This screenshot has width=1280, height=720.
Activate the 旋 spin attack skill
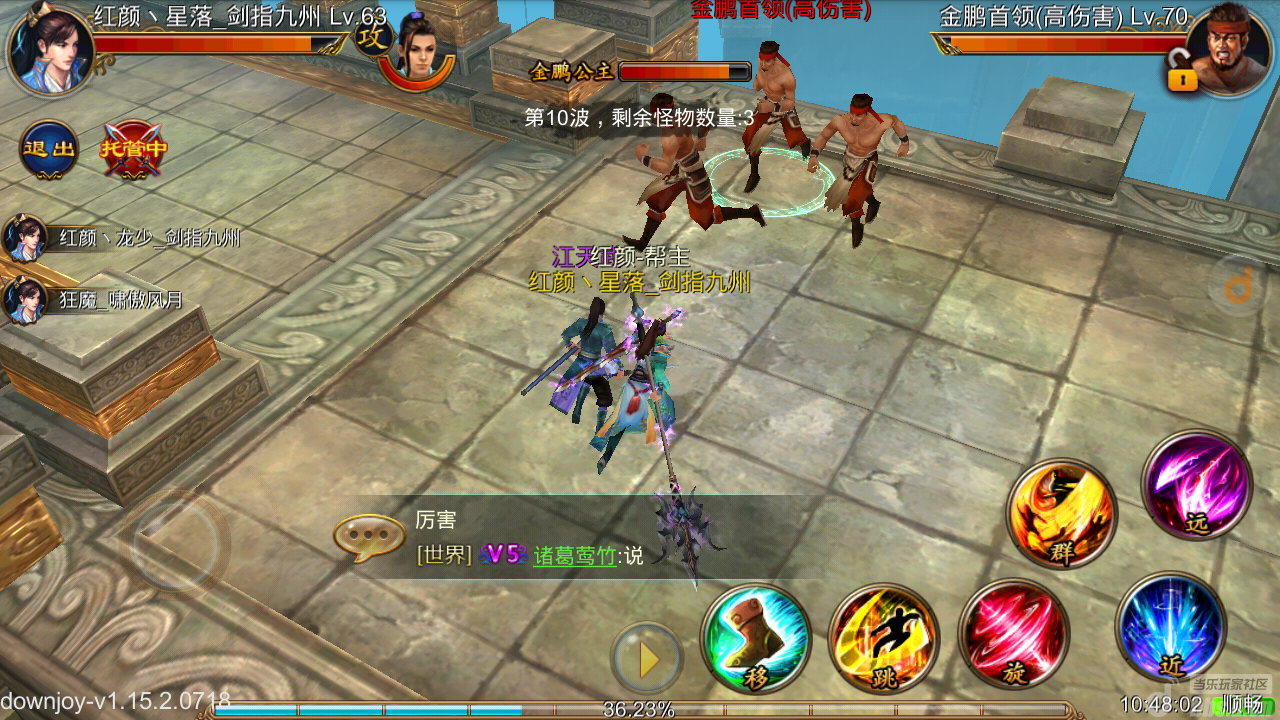pyautogui.click(x=1014, y=634)
